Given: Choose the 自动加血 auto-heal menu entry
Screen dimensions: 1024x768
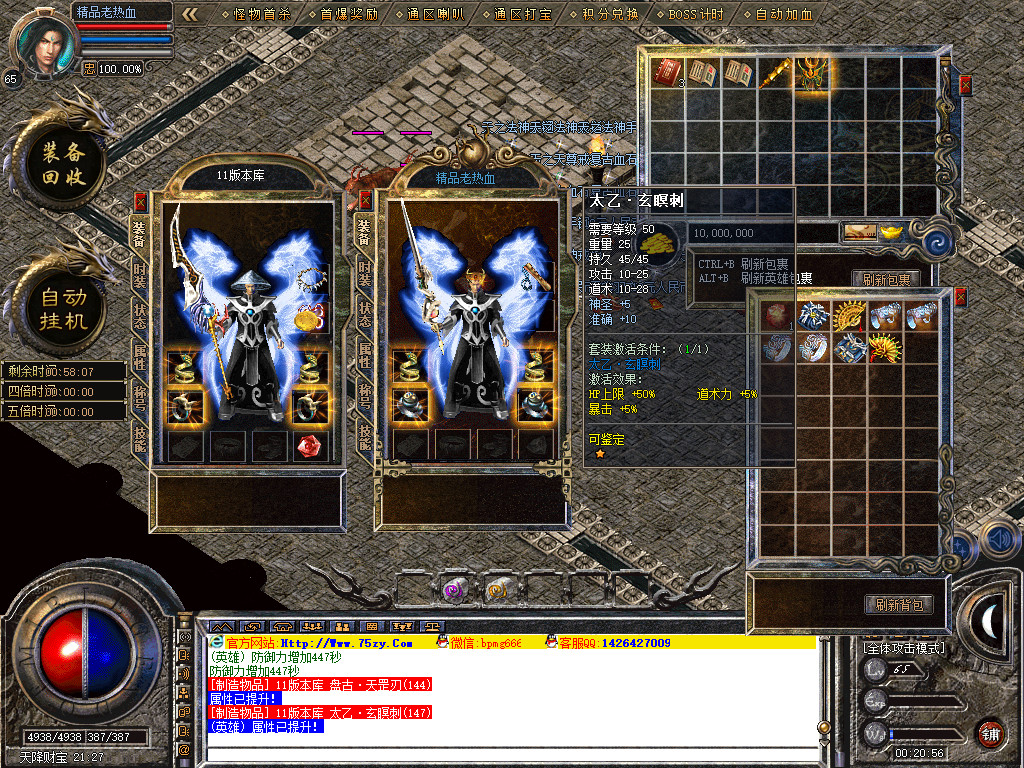Looking at the screenshot, I should (783, 15).
